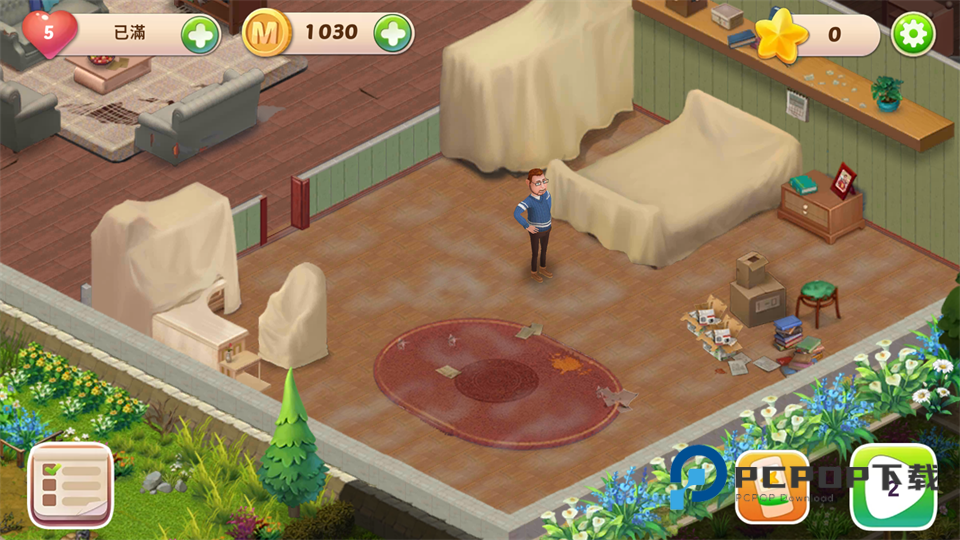Screen dimensions: 960x540
Task: Start level 2 with the green play button
Action: click(893, 487)
